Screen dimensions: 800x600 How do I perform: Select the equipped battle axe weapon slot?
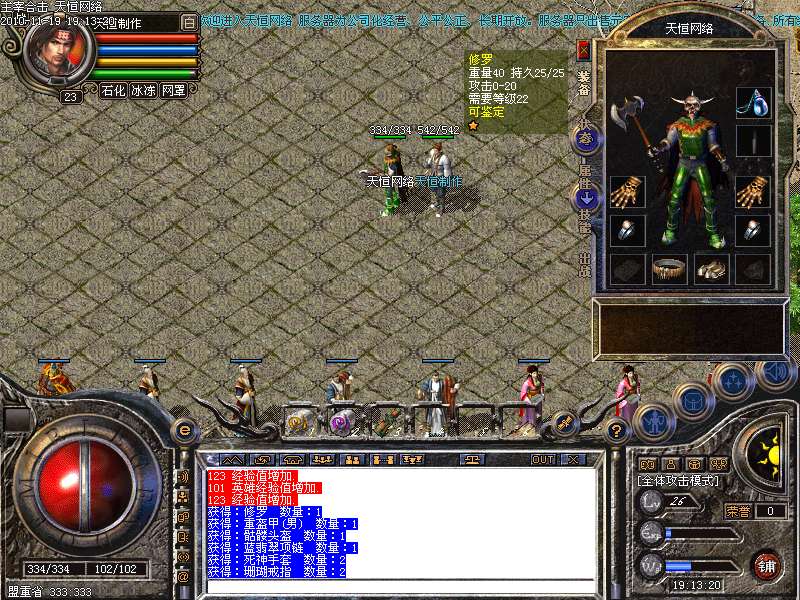pyautogui.click(x=630, y=112)
